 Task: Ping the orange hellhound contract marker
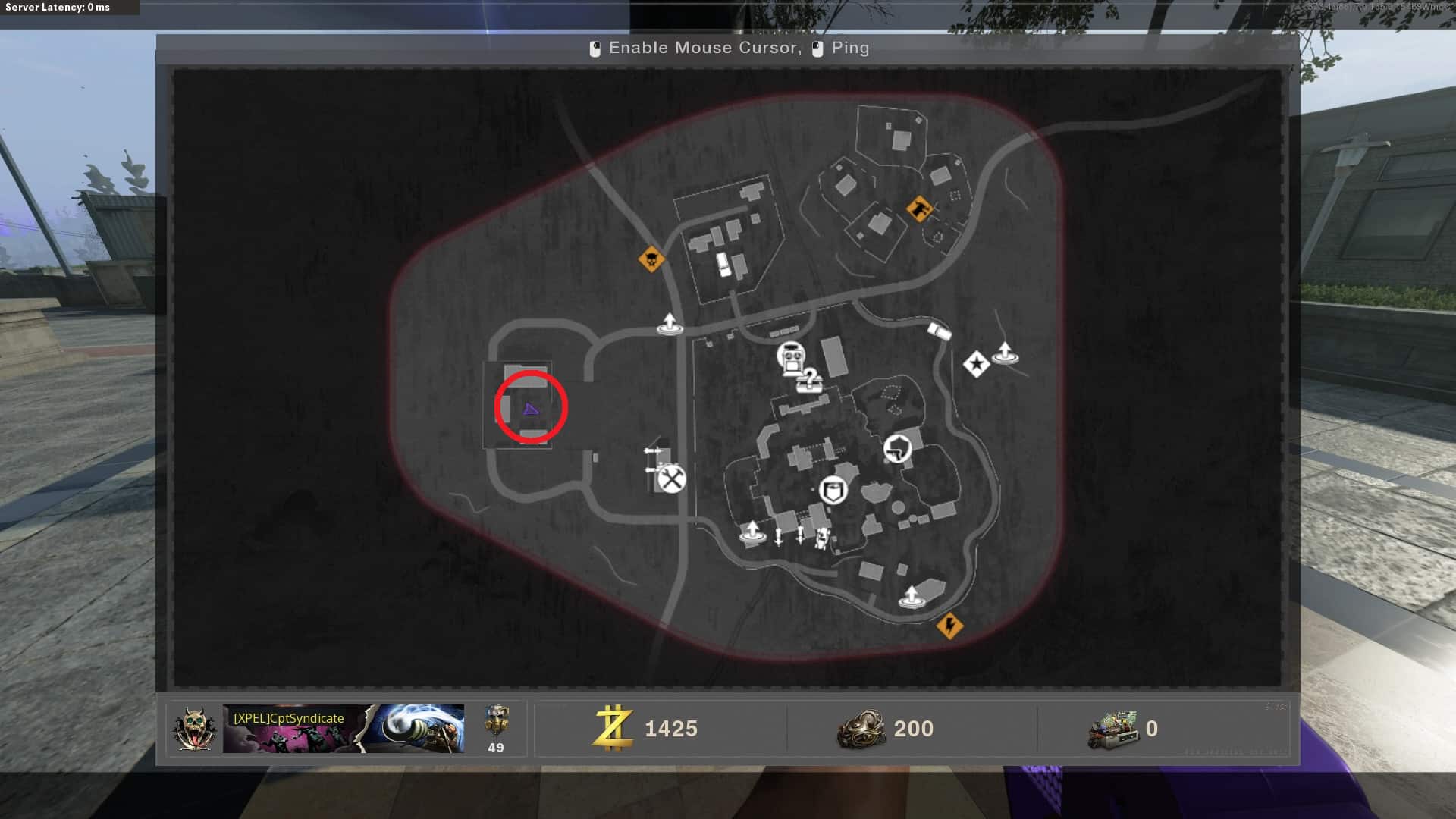(920, 208)
